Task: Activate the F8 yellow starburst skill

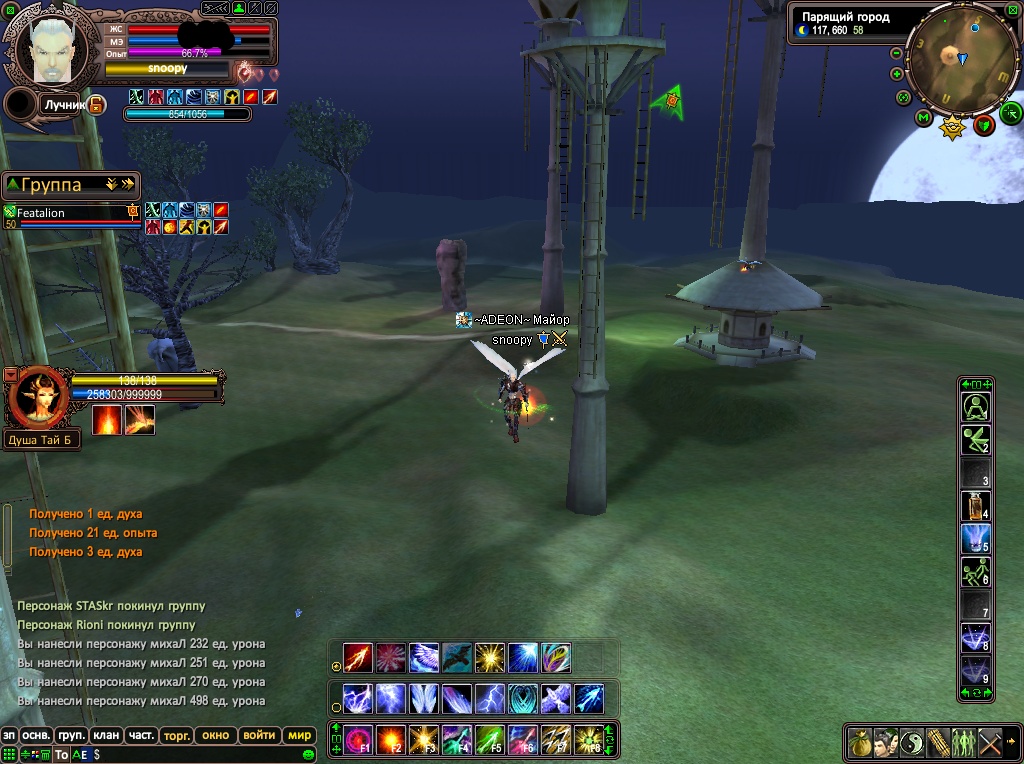Action: [x=588, y=740]
